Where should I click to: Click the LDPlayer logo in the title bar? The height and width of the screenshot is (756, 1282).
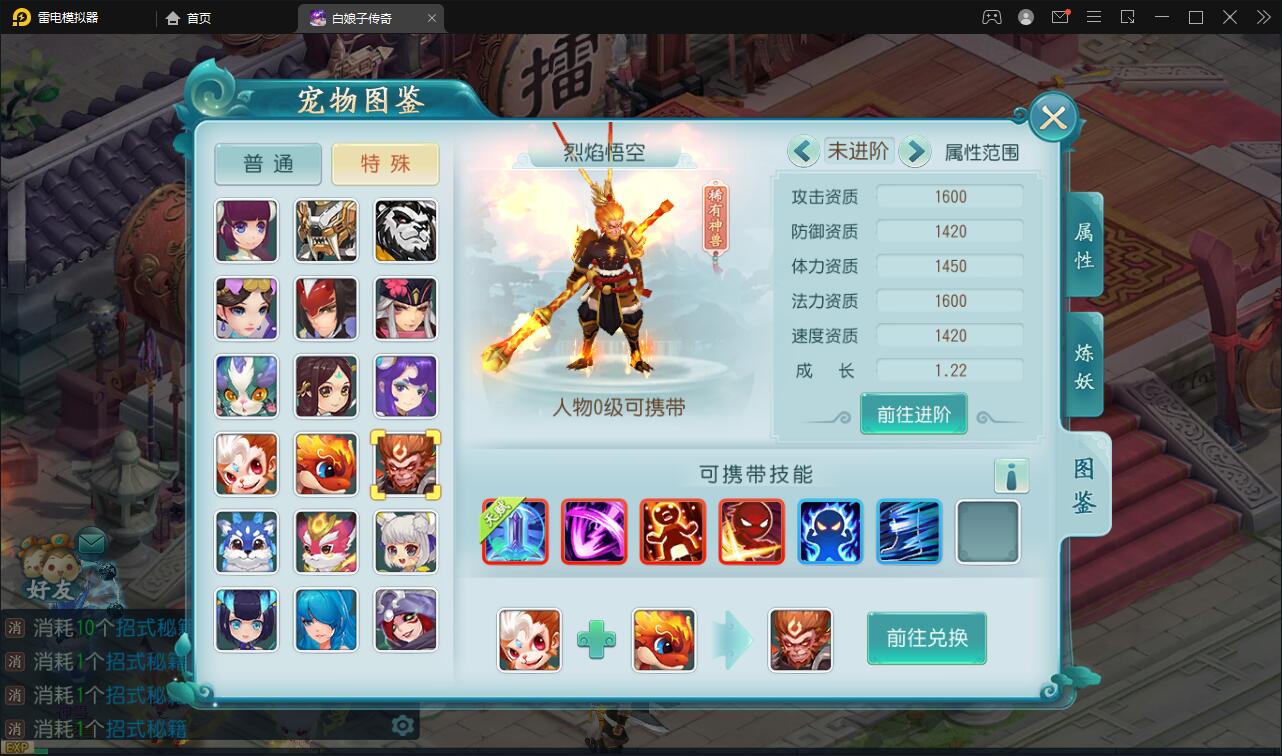click(20, 16)
